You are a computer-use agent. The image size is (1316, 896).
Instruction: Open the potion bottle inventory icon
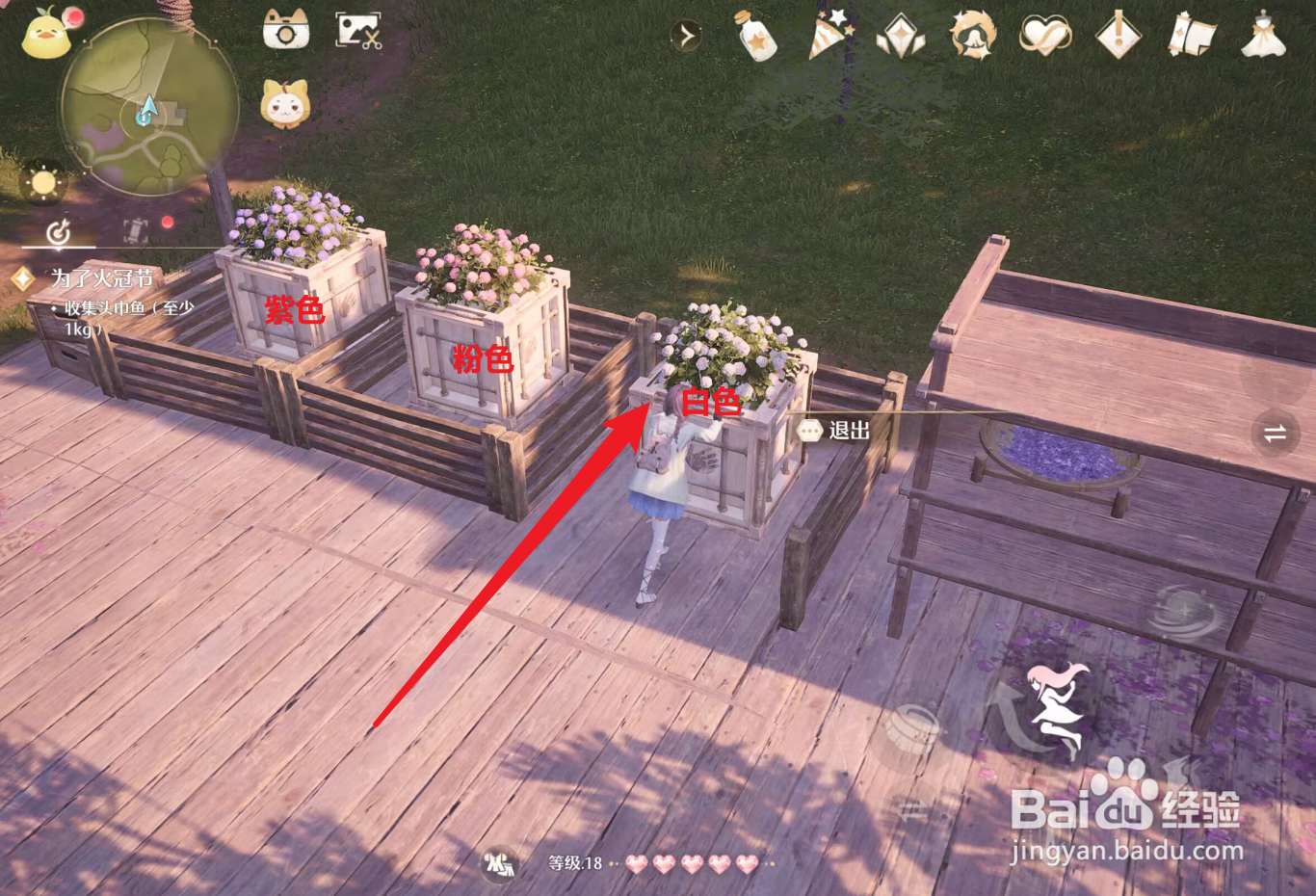(757, 36)
